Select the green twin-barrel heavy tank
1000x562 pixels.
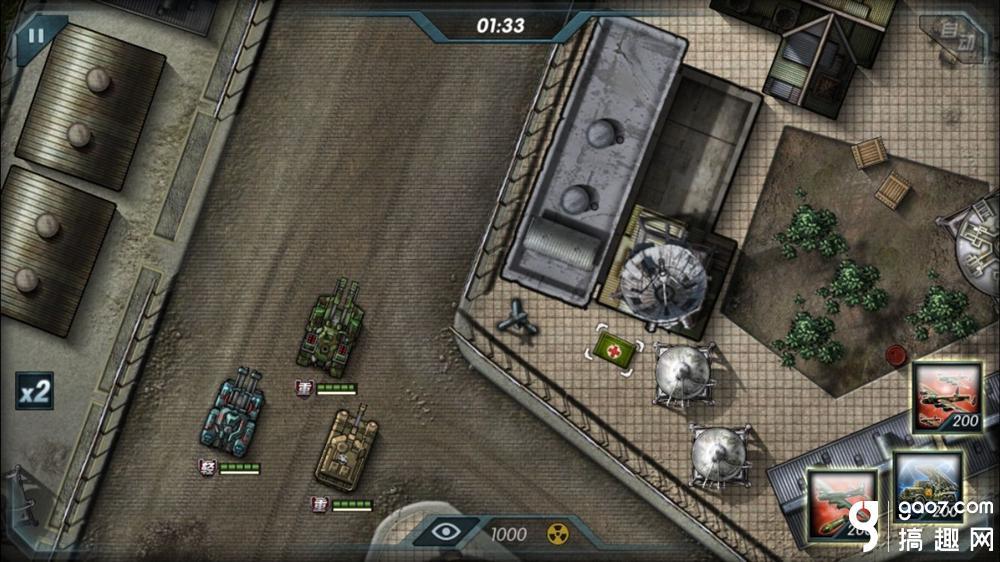click(331, 327)
